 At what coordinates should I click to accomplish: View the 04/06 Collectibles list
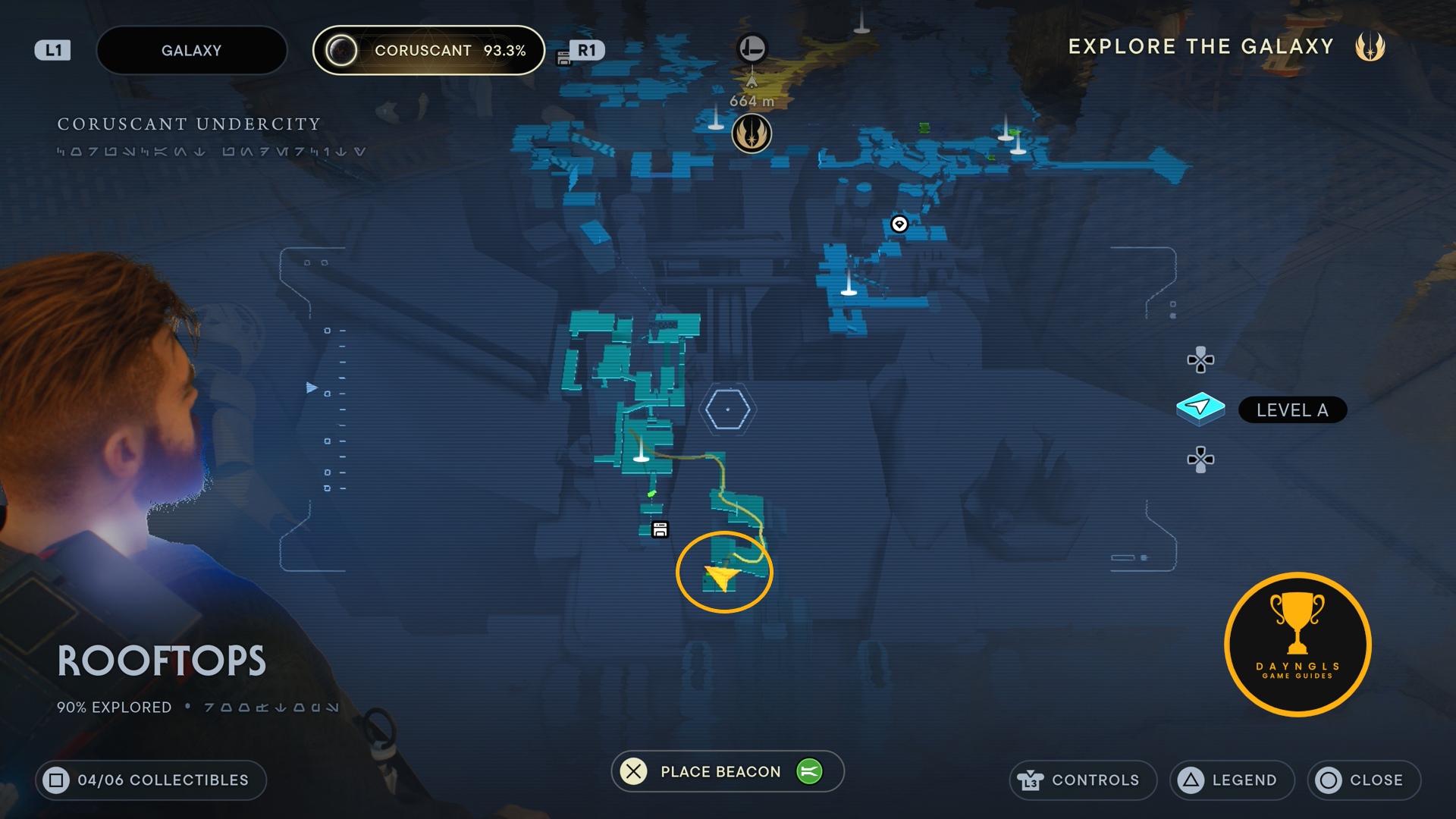(x=150, y=780)
